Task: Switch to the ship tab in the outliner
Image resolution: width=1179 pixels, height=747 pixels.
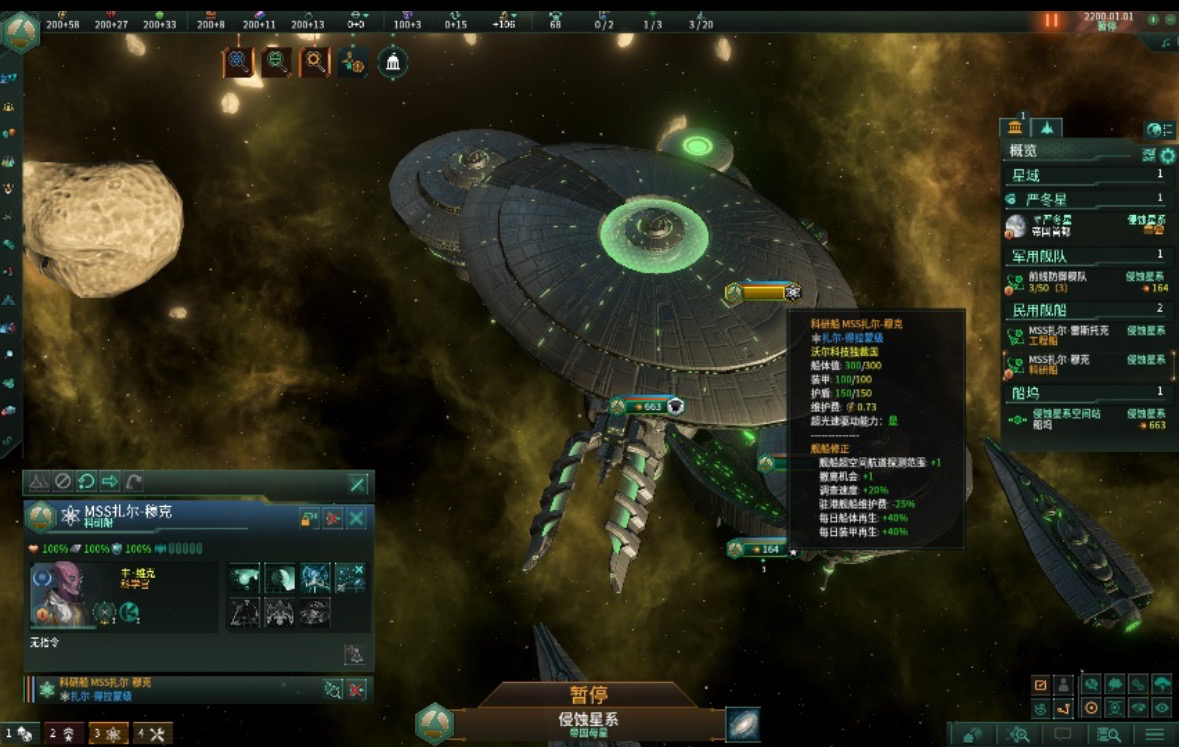Action: [1046, 128]
